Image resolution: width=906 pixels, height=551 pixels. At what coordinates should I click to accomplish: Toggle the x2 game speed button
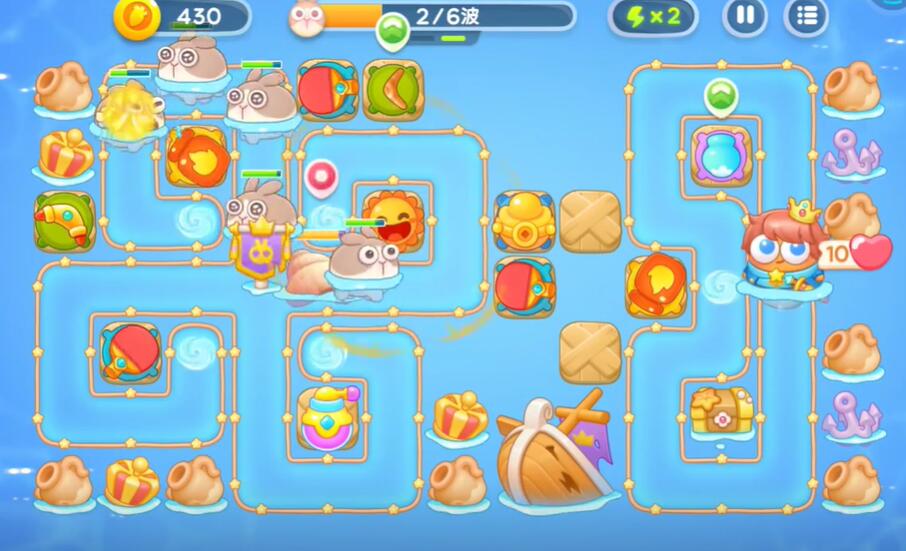pos(653,16)
